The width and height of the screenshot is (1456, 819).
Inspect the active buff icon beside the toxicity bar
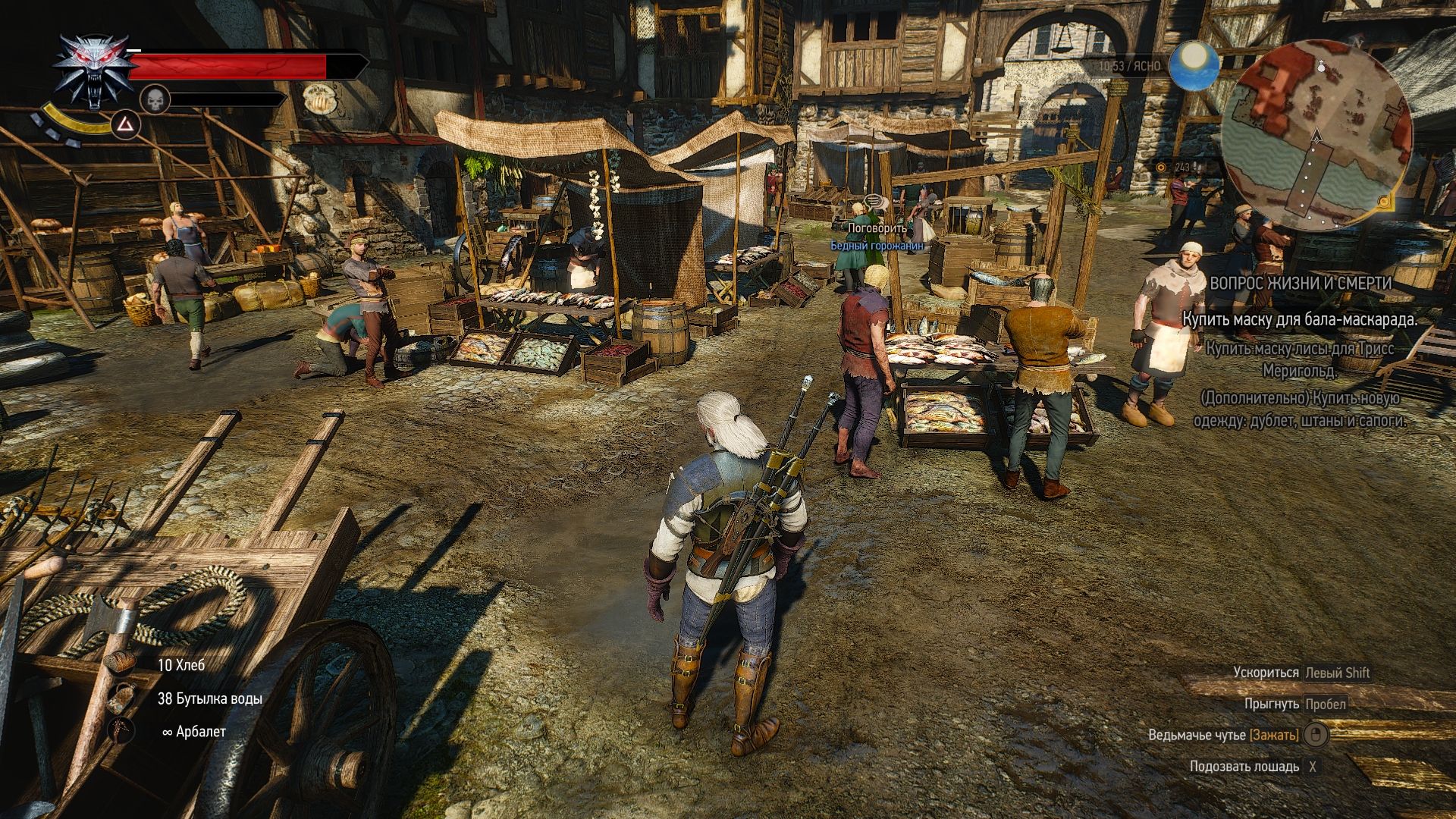click(319, 99)
